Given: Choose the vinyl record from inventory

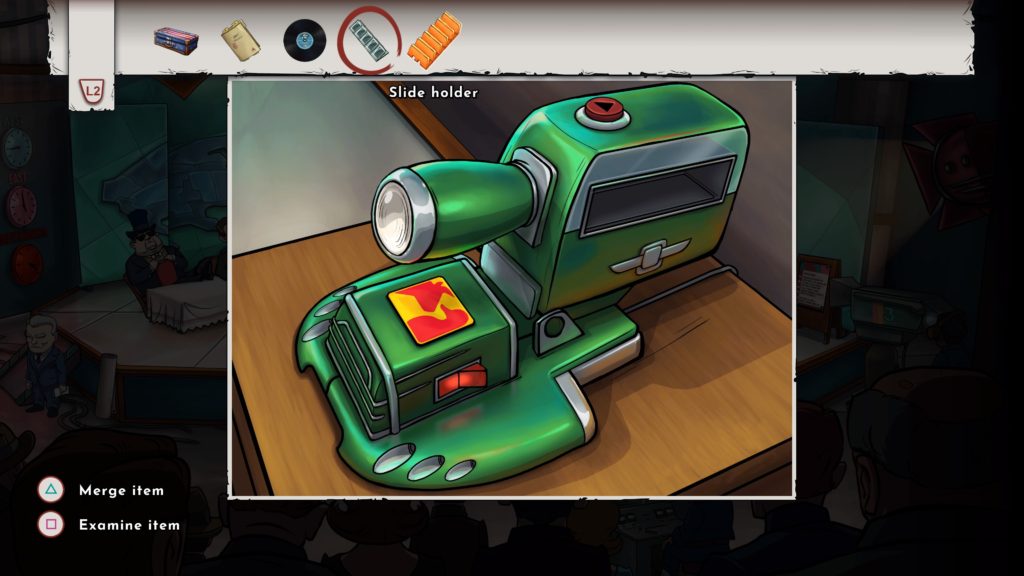Looking at the screenshot, I should tap(304, 40).
